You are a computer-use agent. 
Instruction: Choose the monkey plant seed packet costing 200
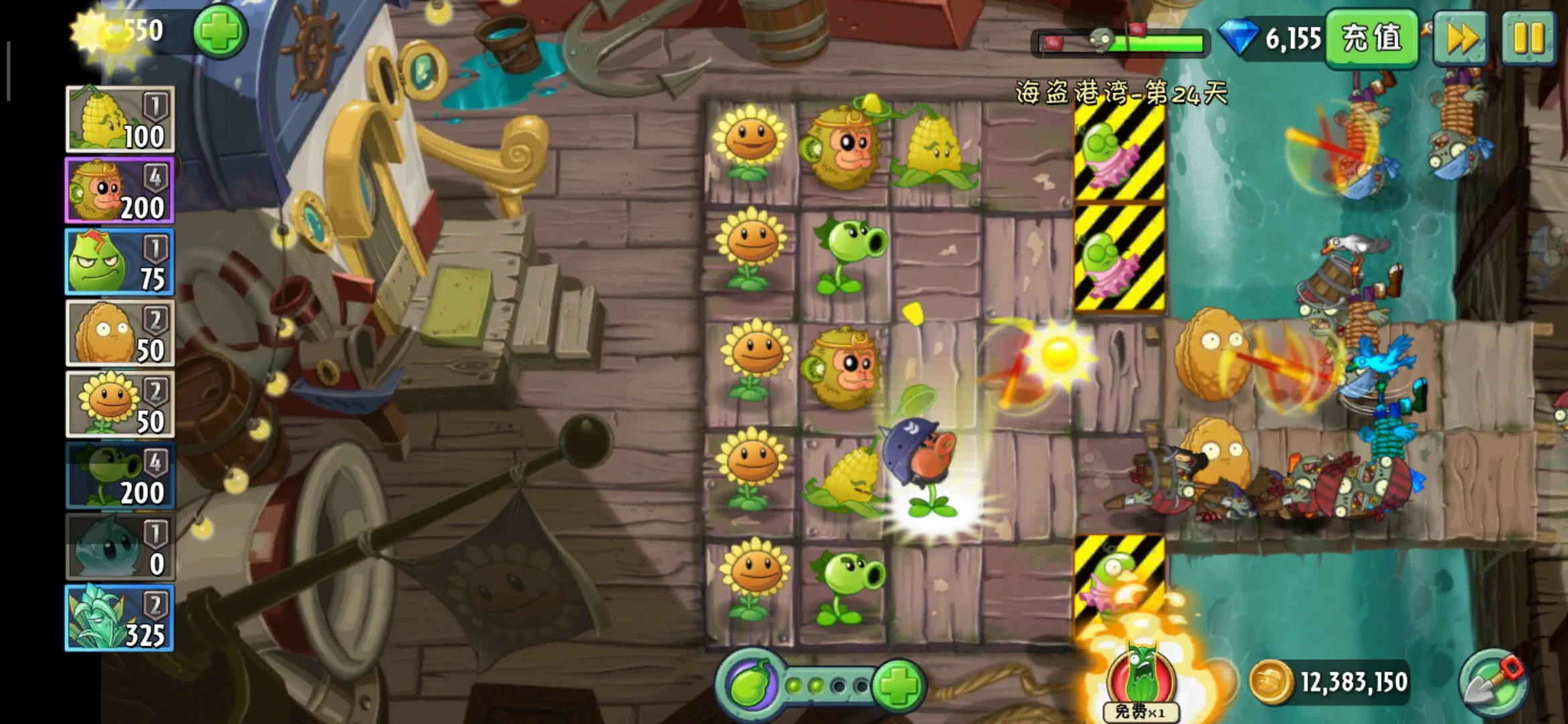(x=120, y=191)
